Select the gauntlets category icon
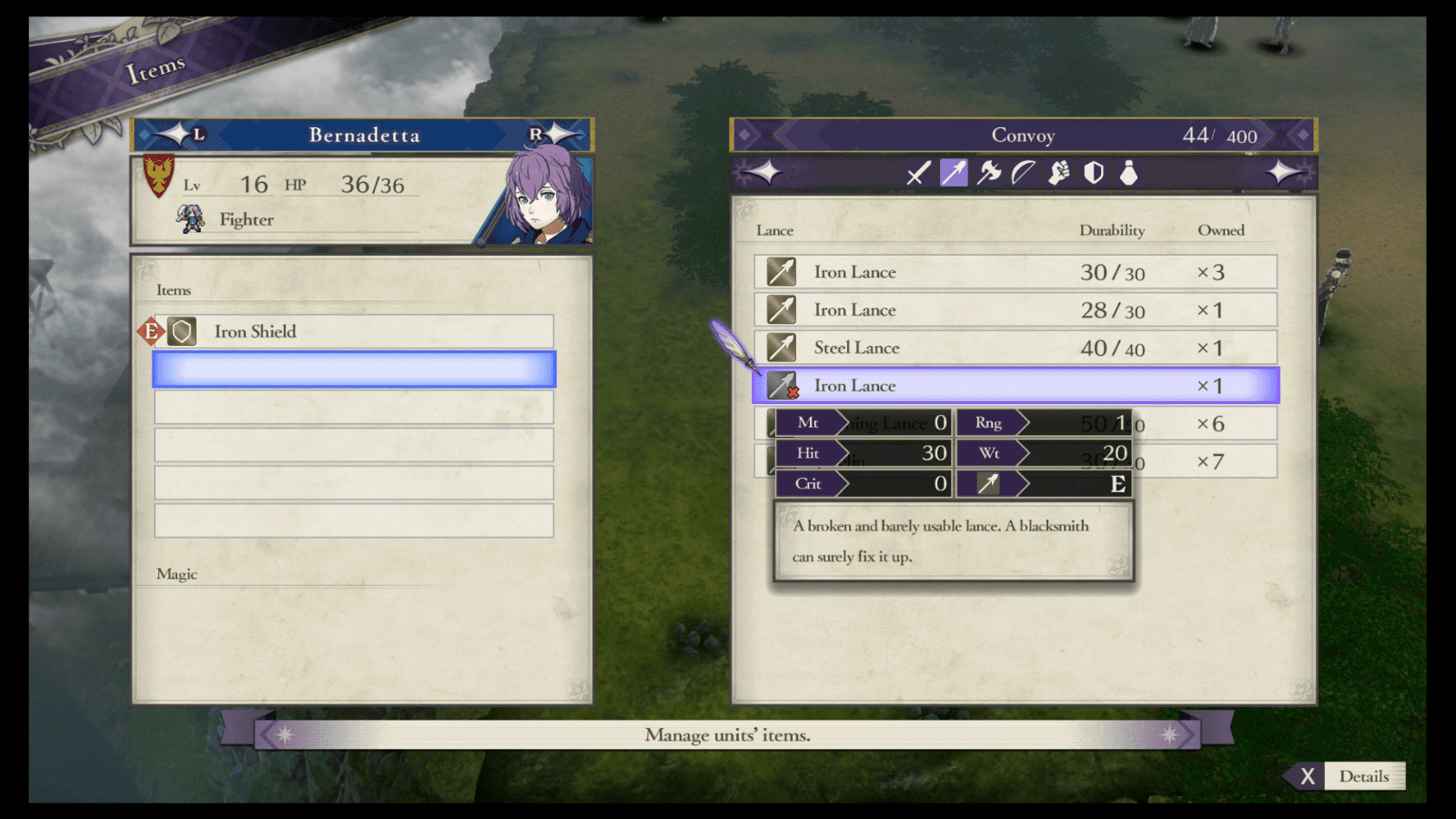The image size is (1456, 819). 1058,174
